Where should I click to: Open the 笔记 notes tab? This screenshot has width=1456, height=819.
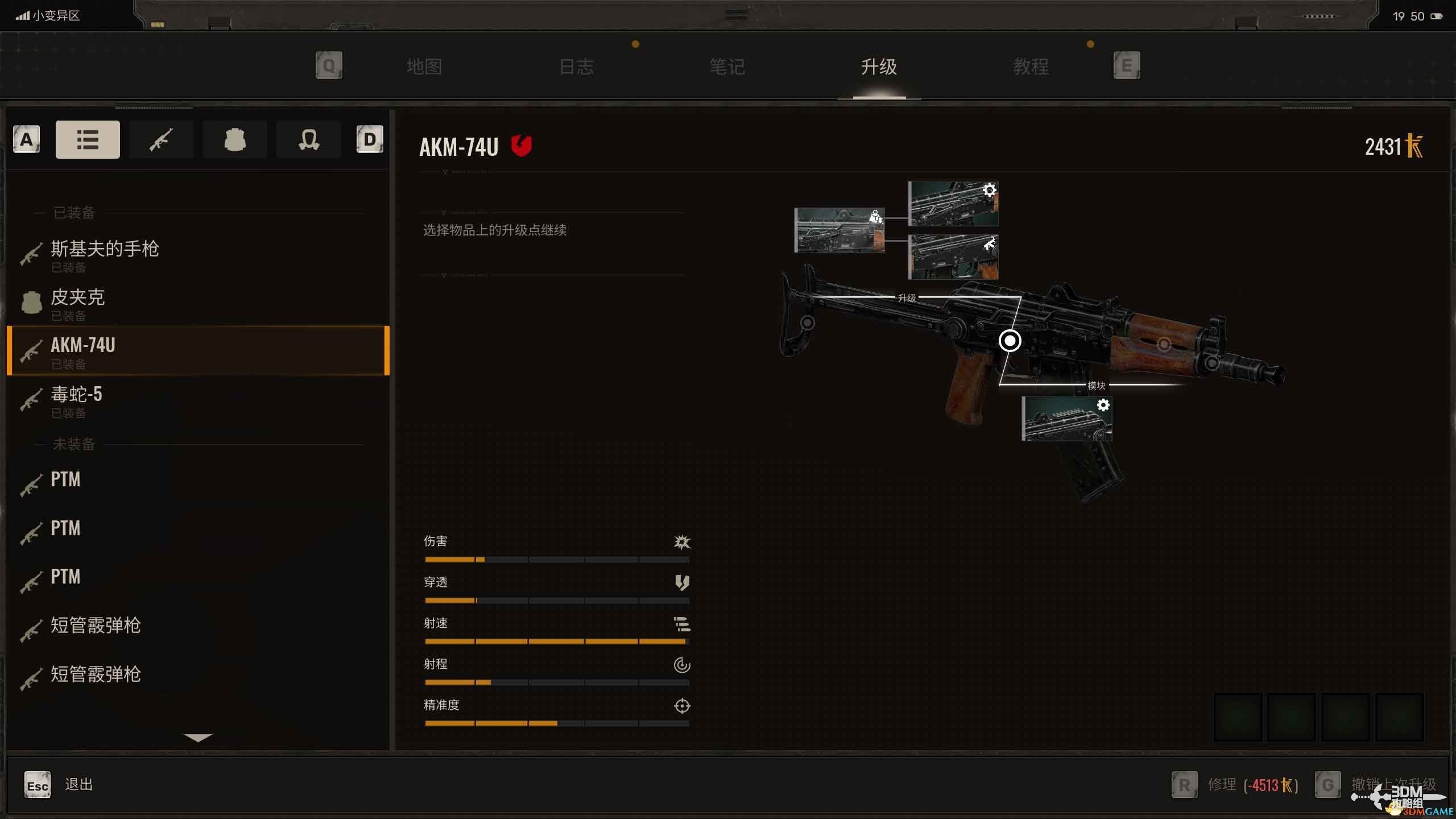coord(727,67)
